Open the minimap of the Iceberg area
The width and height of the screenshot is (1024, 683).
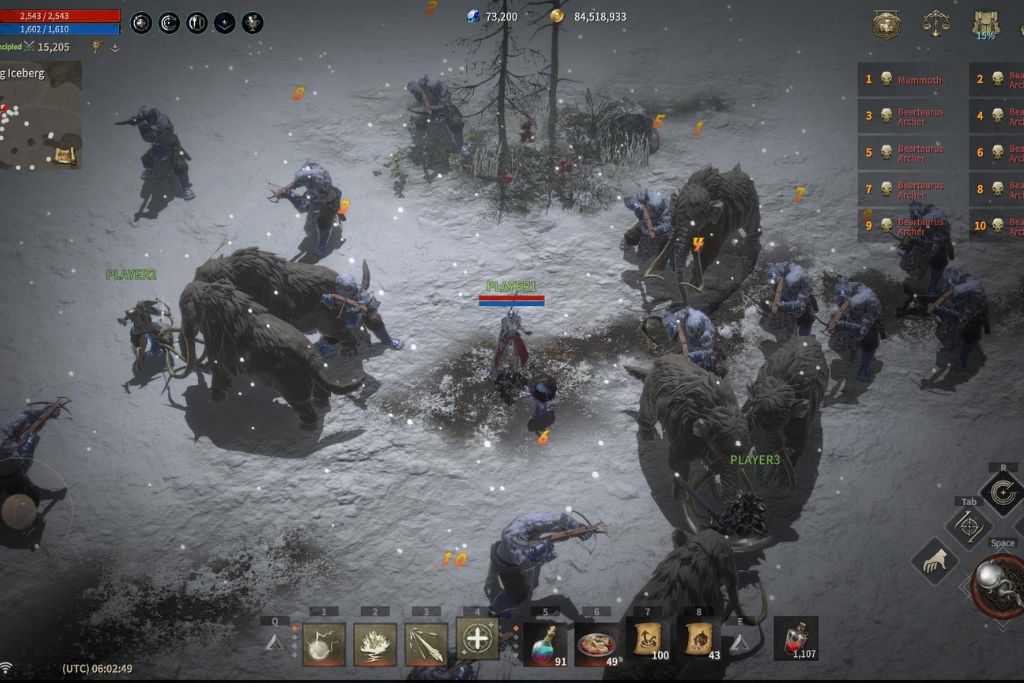pyautogui.click(x=38, y=115)
